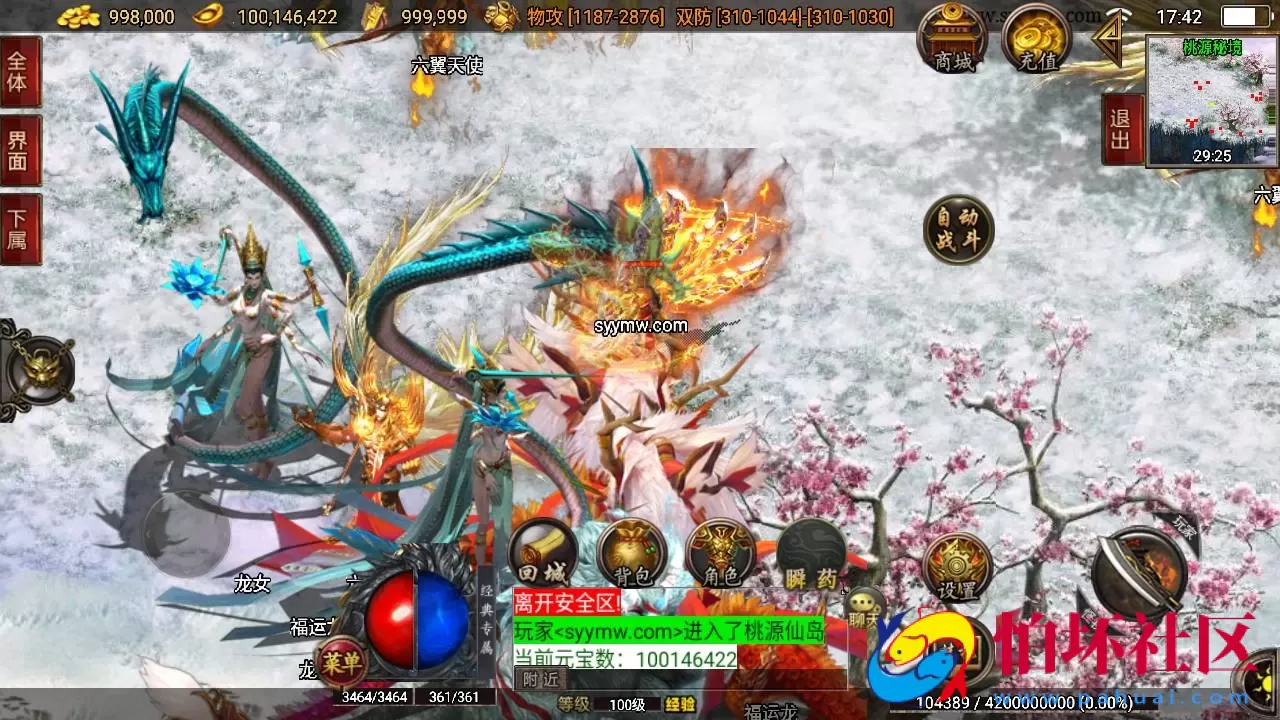Click the 桃源秘境 minimap
Screen dimensions: 1280x720
pos(1210,100)
